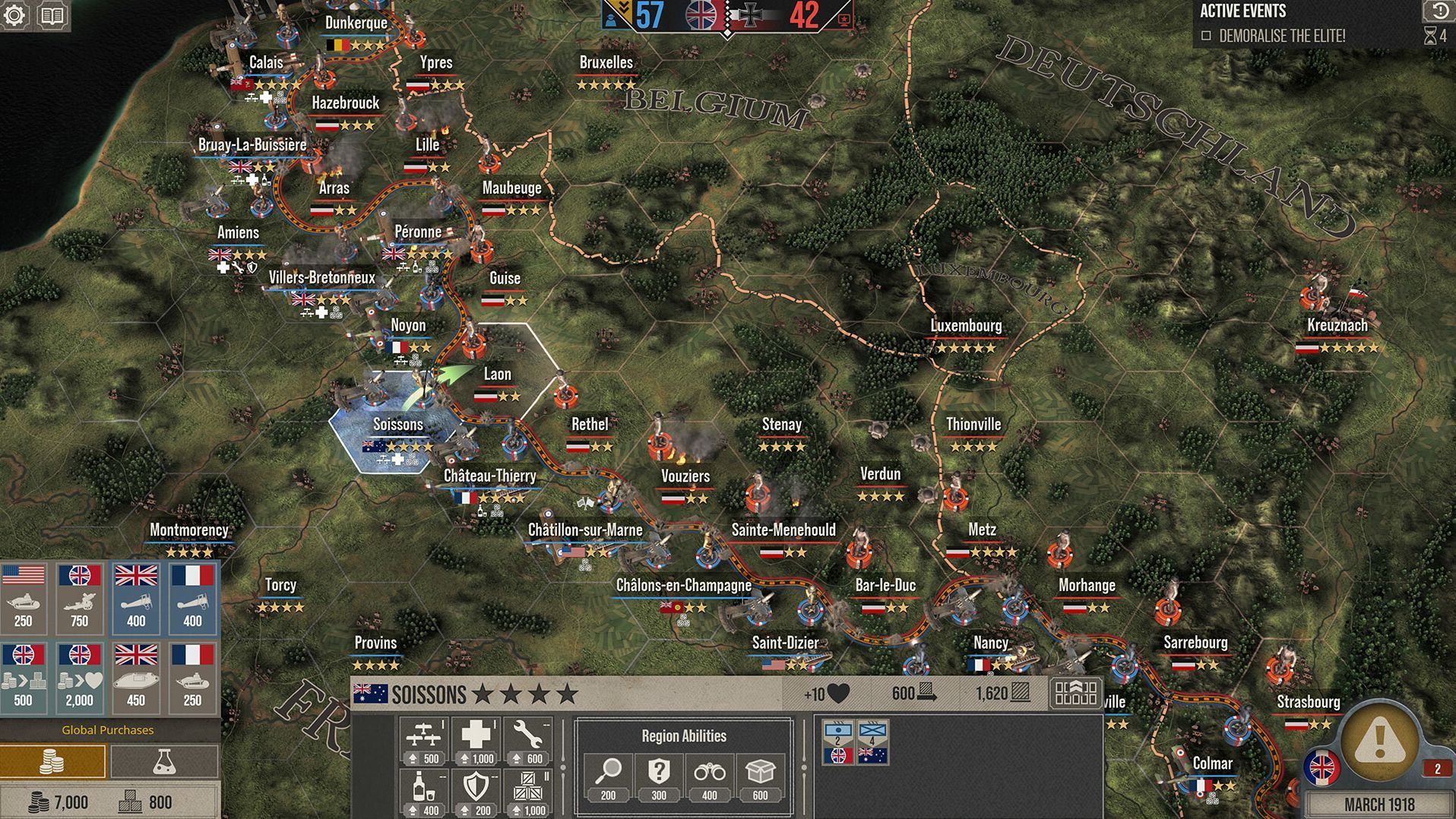Switch to the coins purchases tab

coord(53,760)
